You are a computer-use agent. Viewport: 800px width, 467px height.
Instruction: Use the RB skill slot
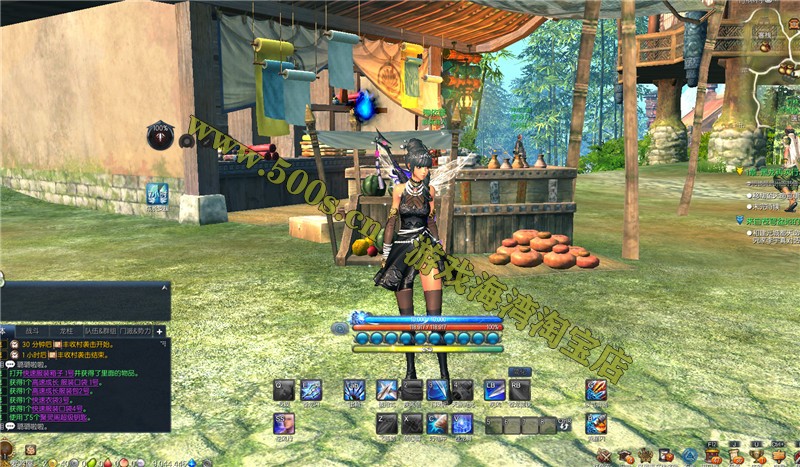[519, 390]
